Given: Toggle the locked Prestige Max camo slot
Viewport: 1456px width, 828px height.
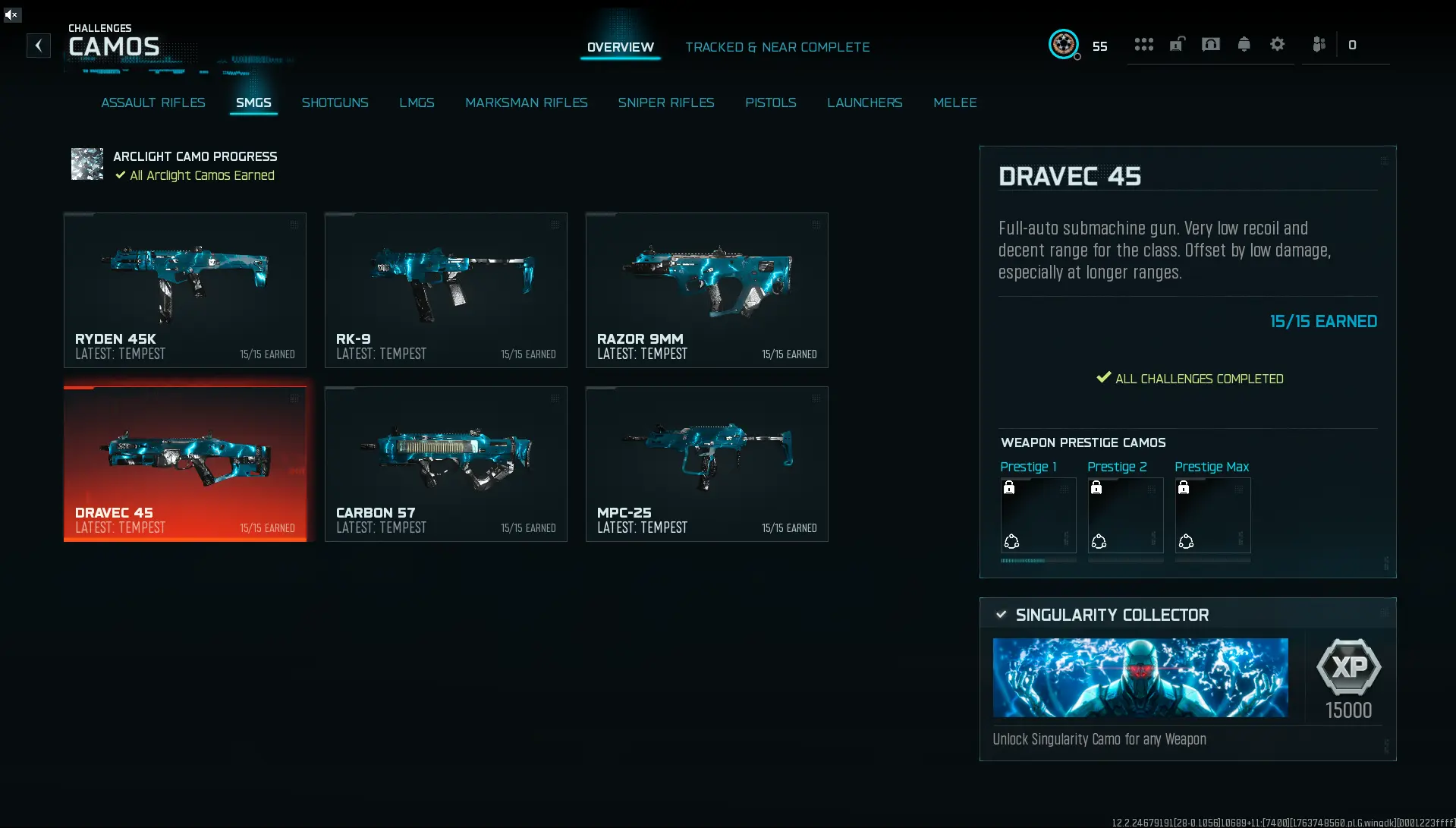Looking at the screenshot, I should tap(1212, 517).
